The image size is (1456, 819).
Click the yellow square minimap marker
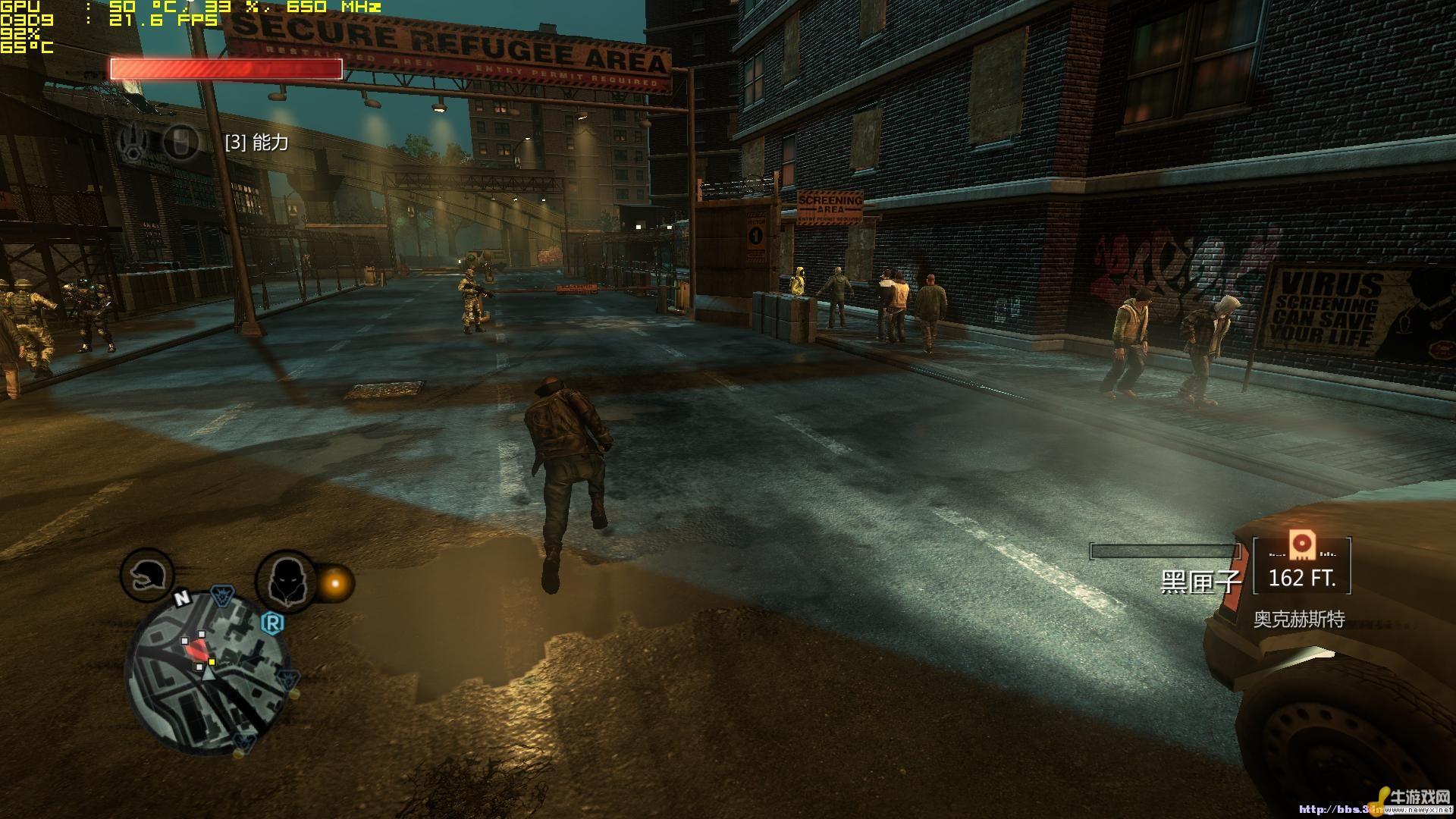click(212, 662)
